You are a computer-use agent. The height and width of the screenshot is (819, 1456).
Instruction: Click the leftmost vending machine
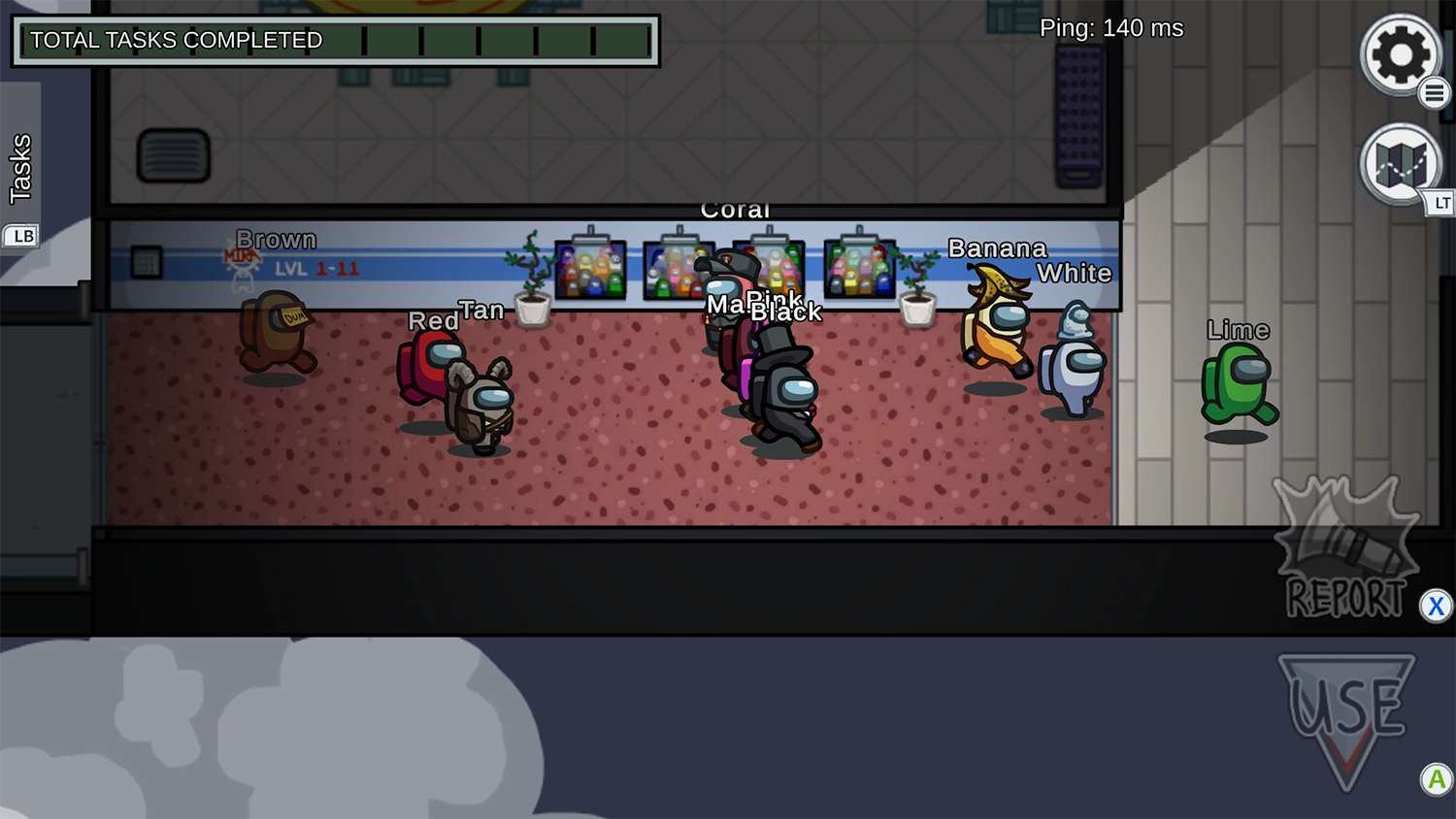[590, 270]
